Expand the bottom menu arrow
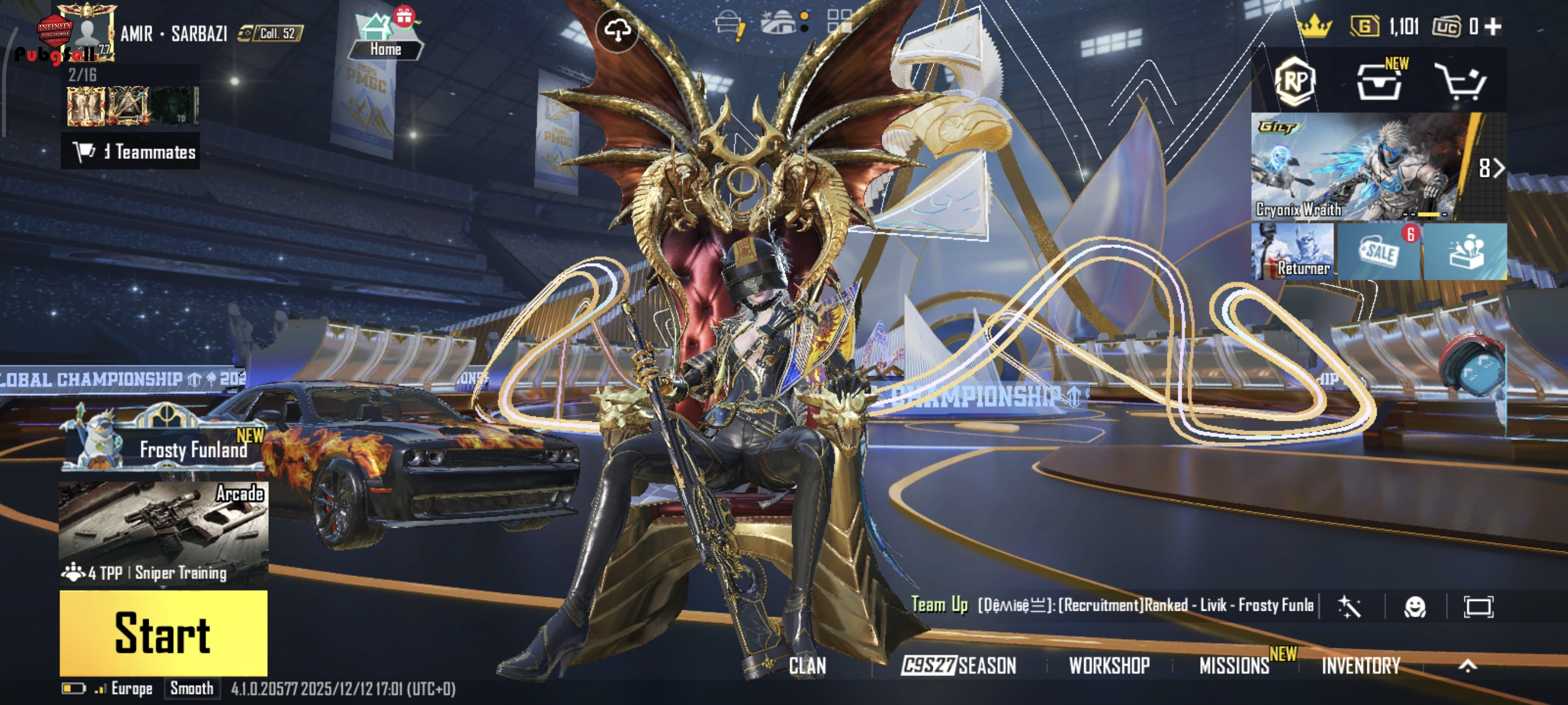The width and height of the screenshot is (1568, 705). 1467,666
